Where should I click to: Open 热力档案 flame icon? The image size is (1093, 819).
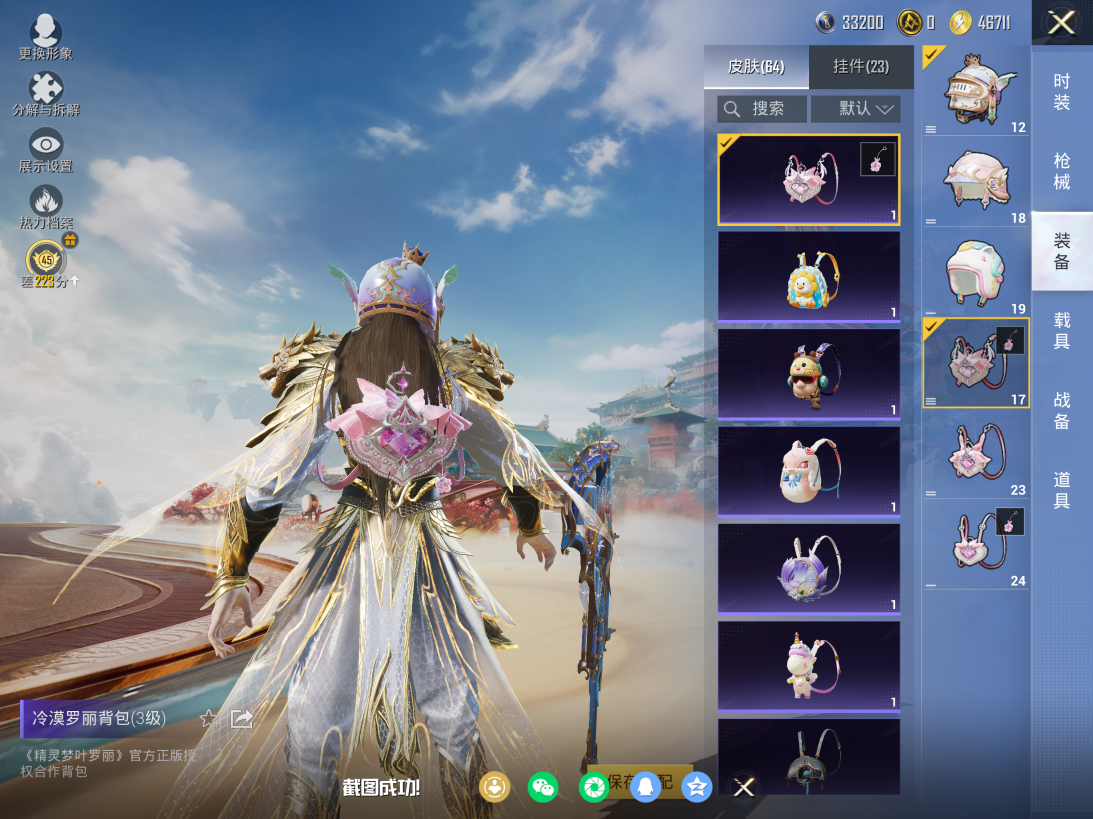(x=46, y=204)
